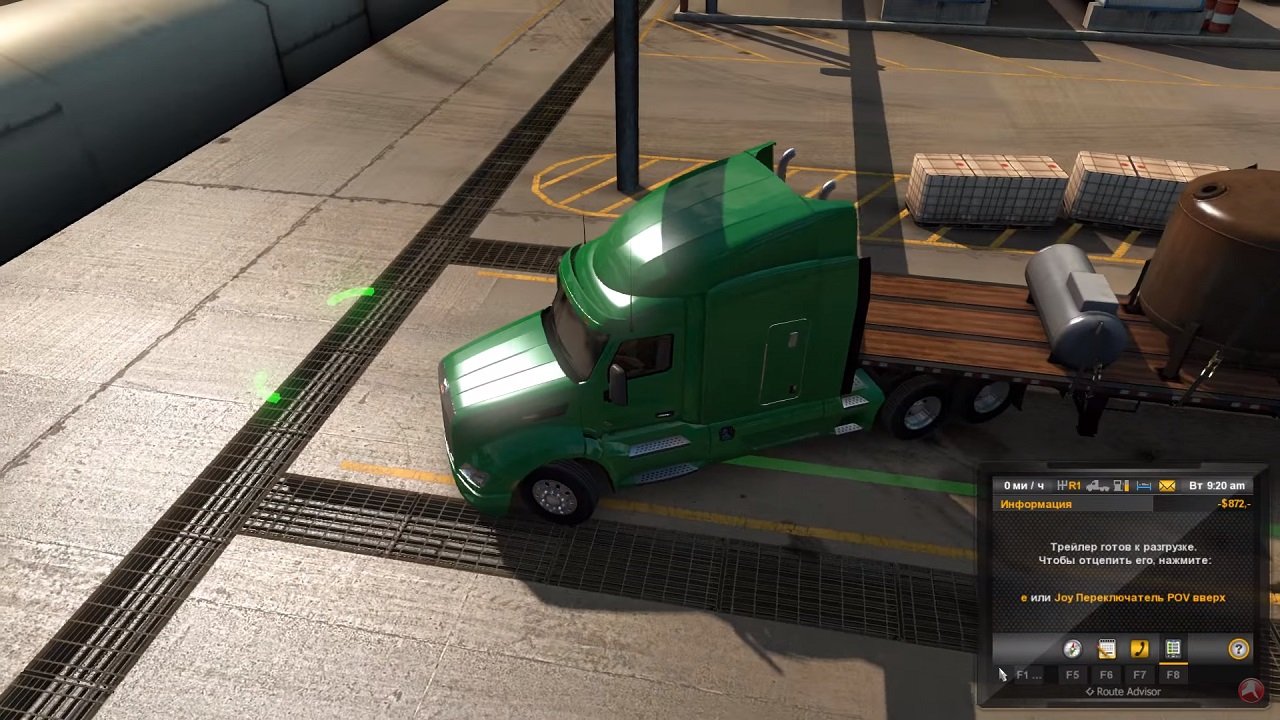This screenshot has width=1280, height=720.
Task: Switch to the F5 tab
Action: [1074, 674]
